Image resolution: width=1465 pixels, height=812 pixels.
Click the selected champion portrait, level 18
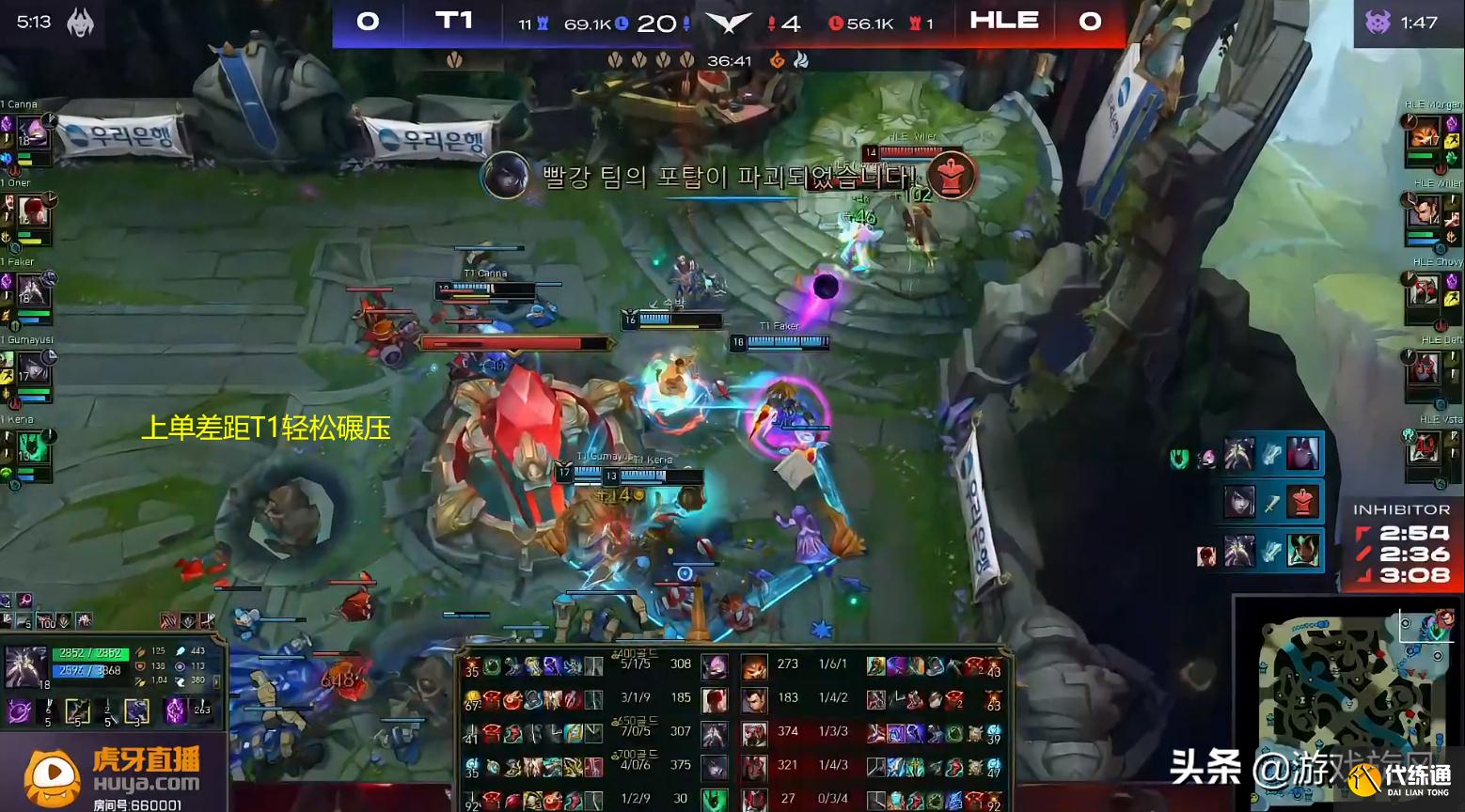point(25,667)
